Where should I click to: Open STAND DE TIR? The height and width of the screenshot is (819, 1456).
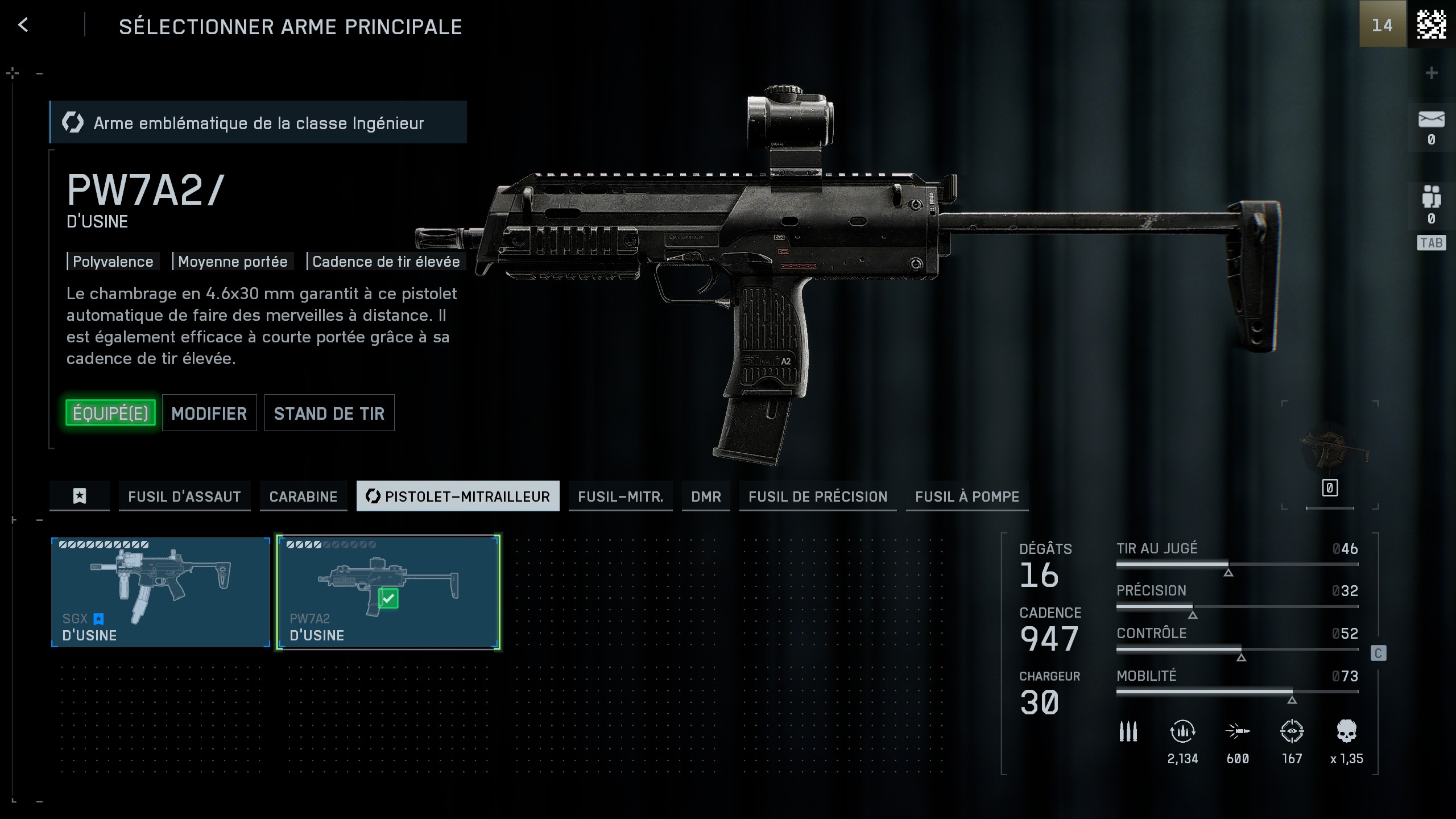point(329,413)
